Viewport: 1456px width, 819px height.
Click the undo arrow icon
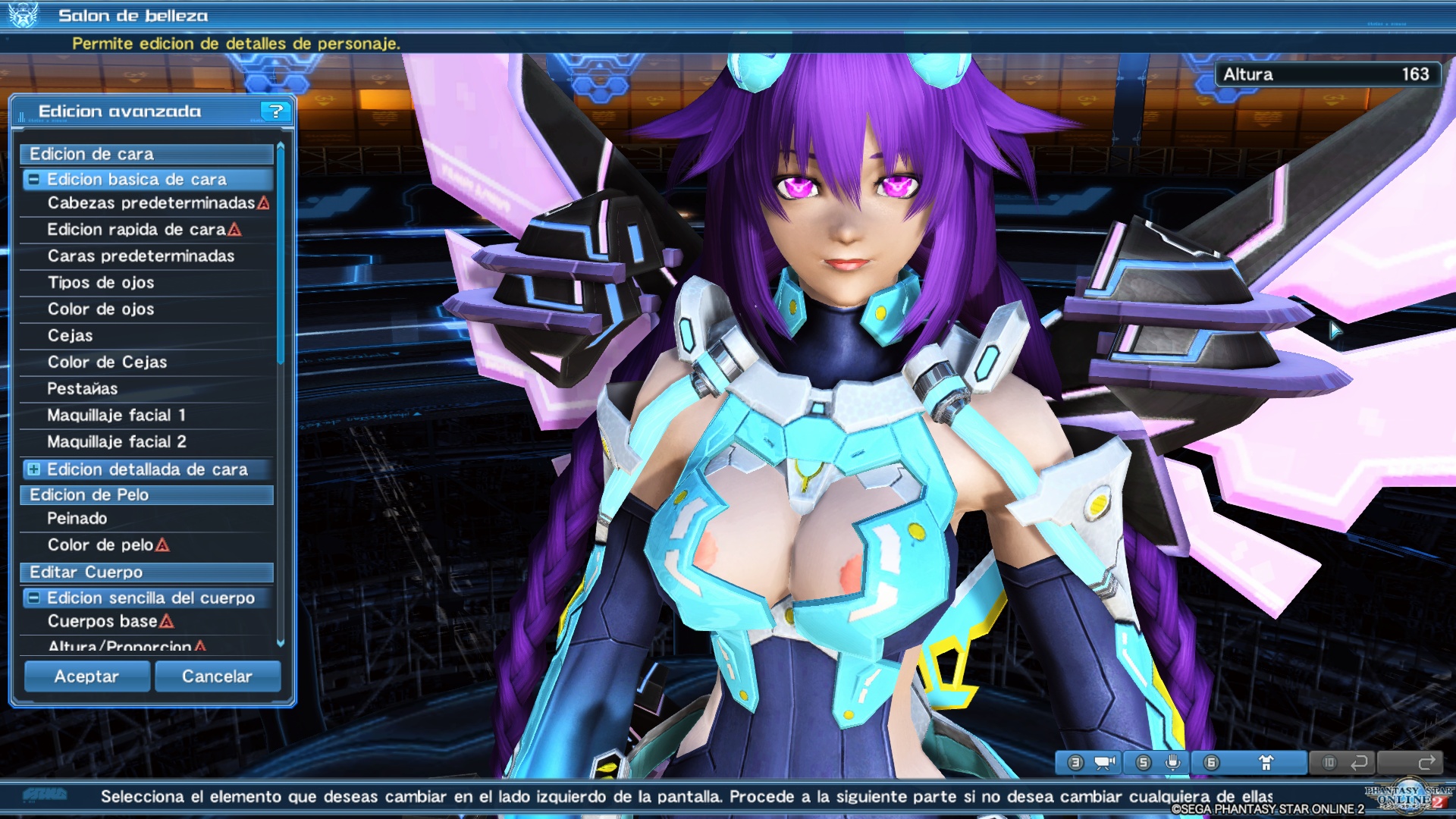[1359, 763]
